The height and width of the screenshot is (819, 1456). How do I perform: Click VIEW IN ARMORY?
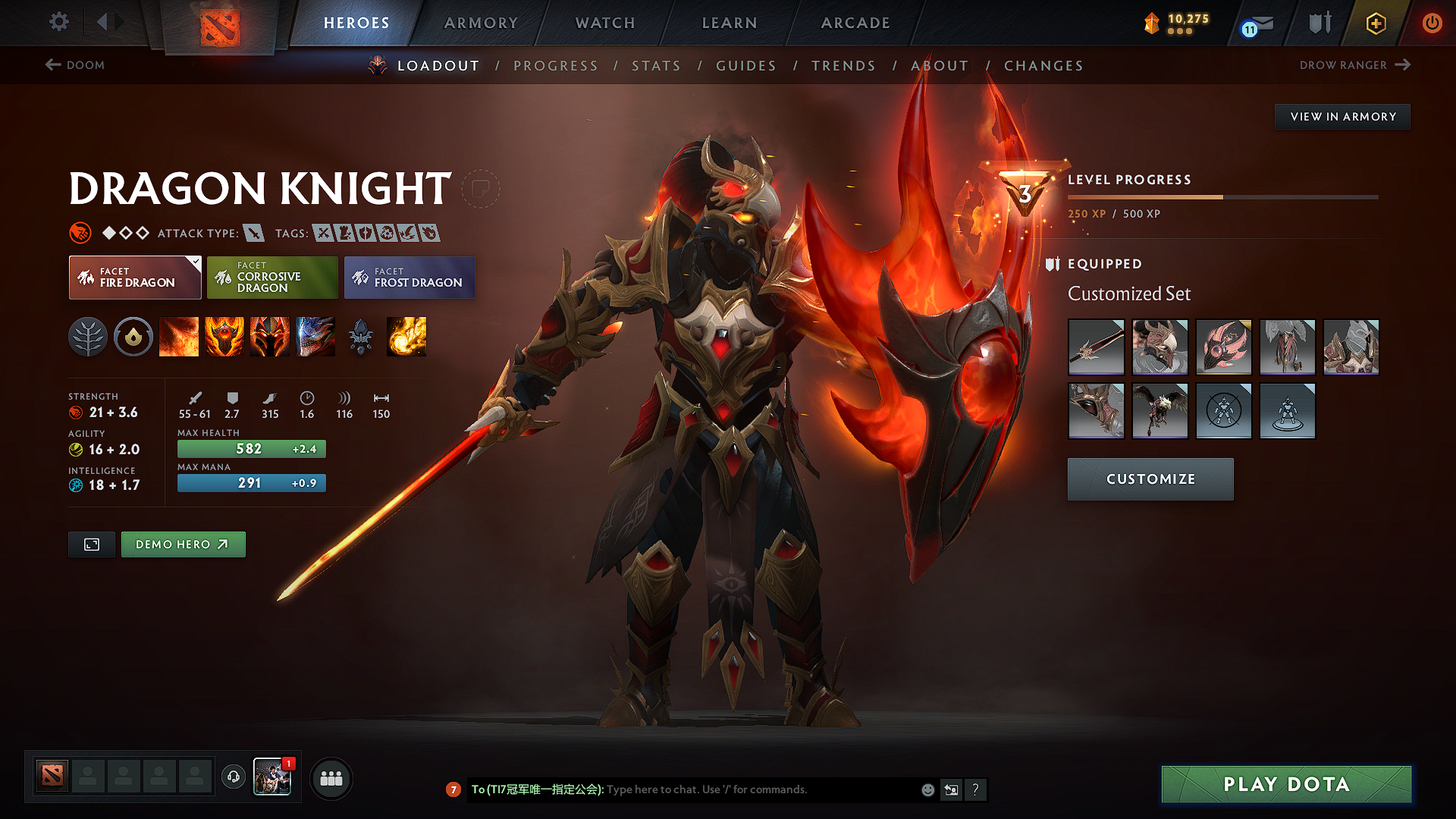1341,116
